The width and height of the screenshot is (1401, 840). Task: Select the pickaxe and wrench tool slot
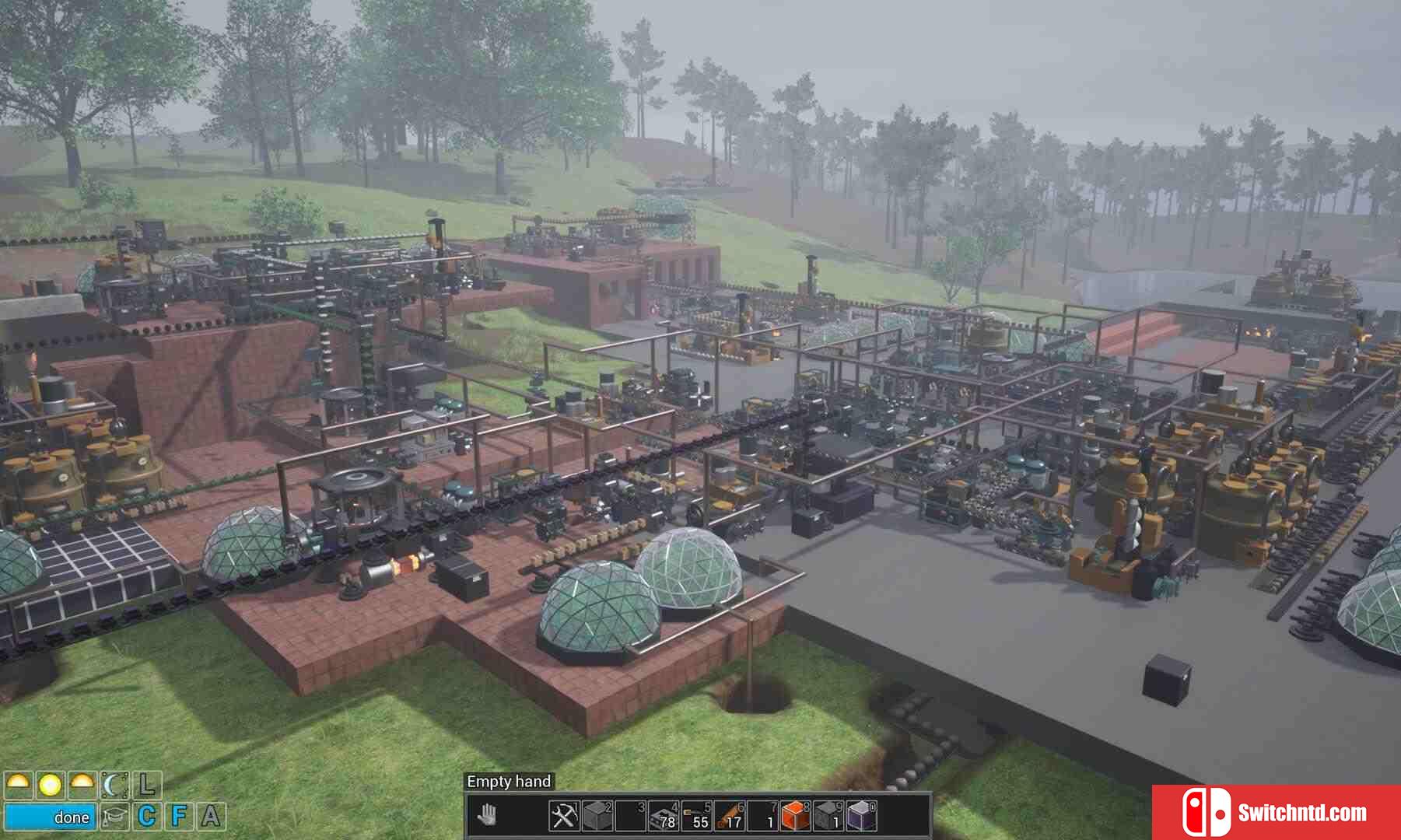(564, 816)
